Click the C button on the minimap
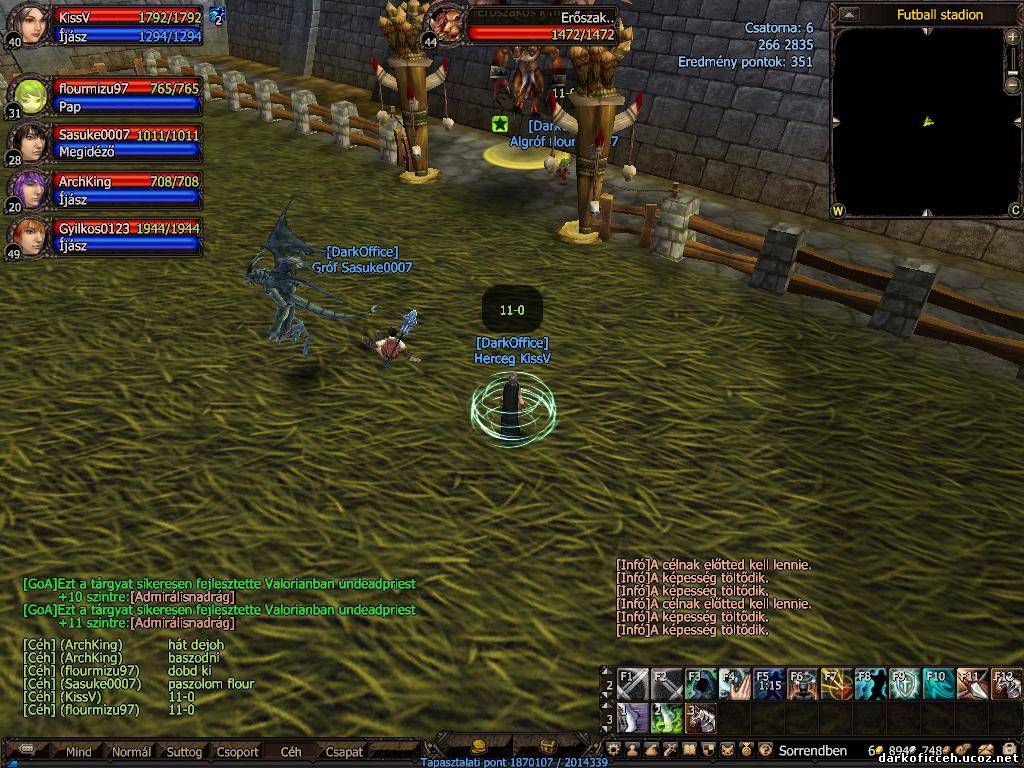This screenshot has height=768, width=1024. (x=1014, y=210)
